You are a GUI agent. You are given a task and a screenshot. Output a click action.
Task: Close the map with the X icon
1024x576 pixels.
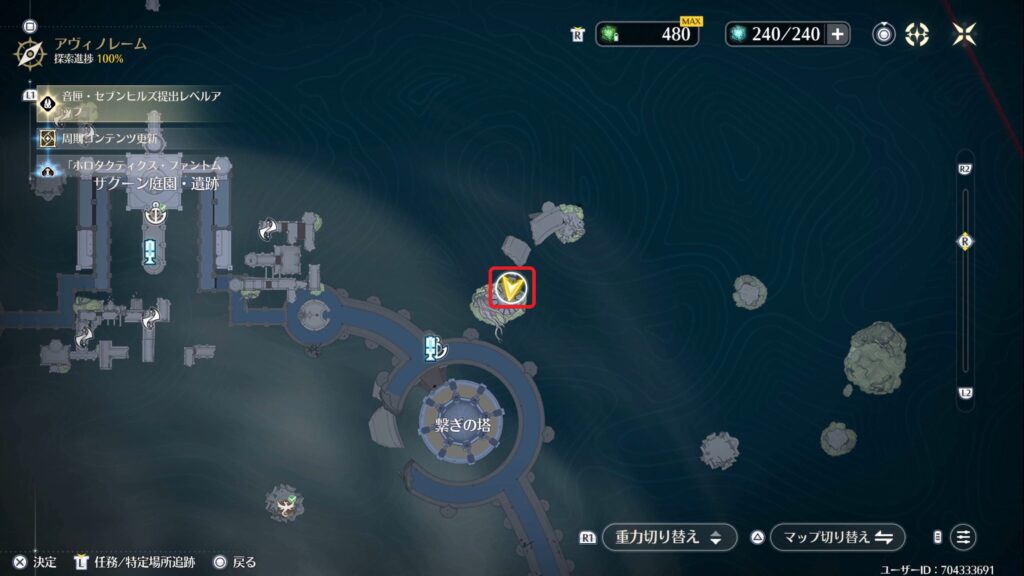tap(965, 34)
